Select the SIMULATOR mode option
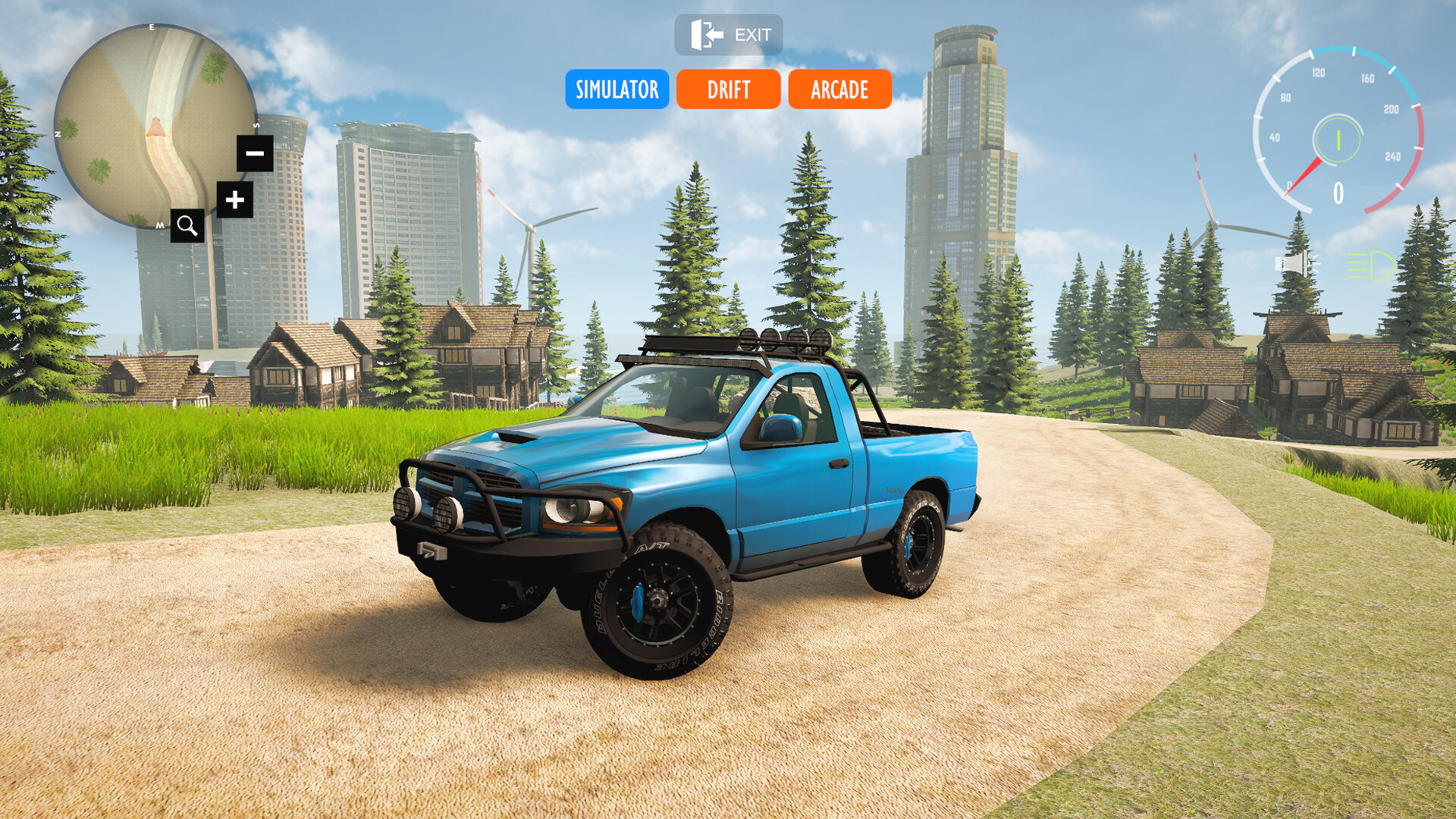Viewport: 1456px width, 819px height. 617,89
